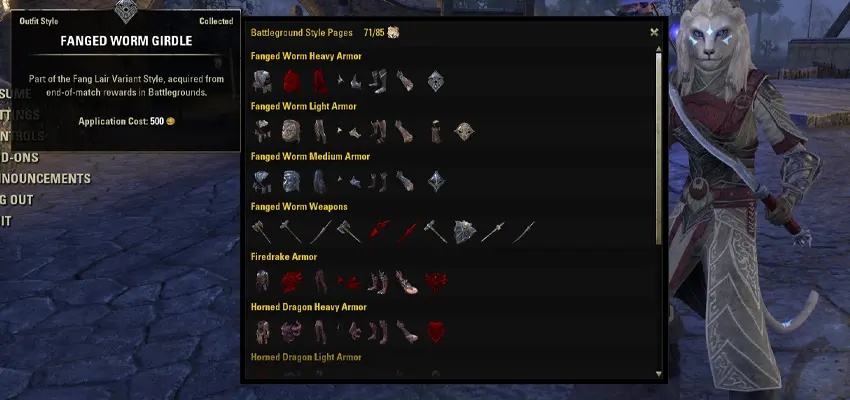Choose the Fanged Worm Medium Armor helmet
This screenshot has width=850, height=400.
coord(291,181)
